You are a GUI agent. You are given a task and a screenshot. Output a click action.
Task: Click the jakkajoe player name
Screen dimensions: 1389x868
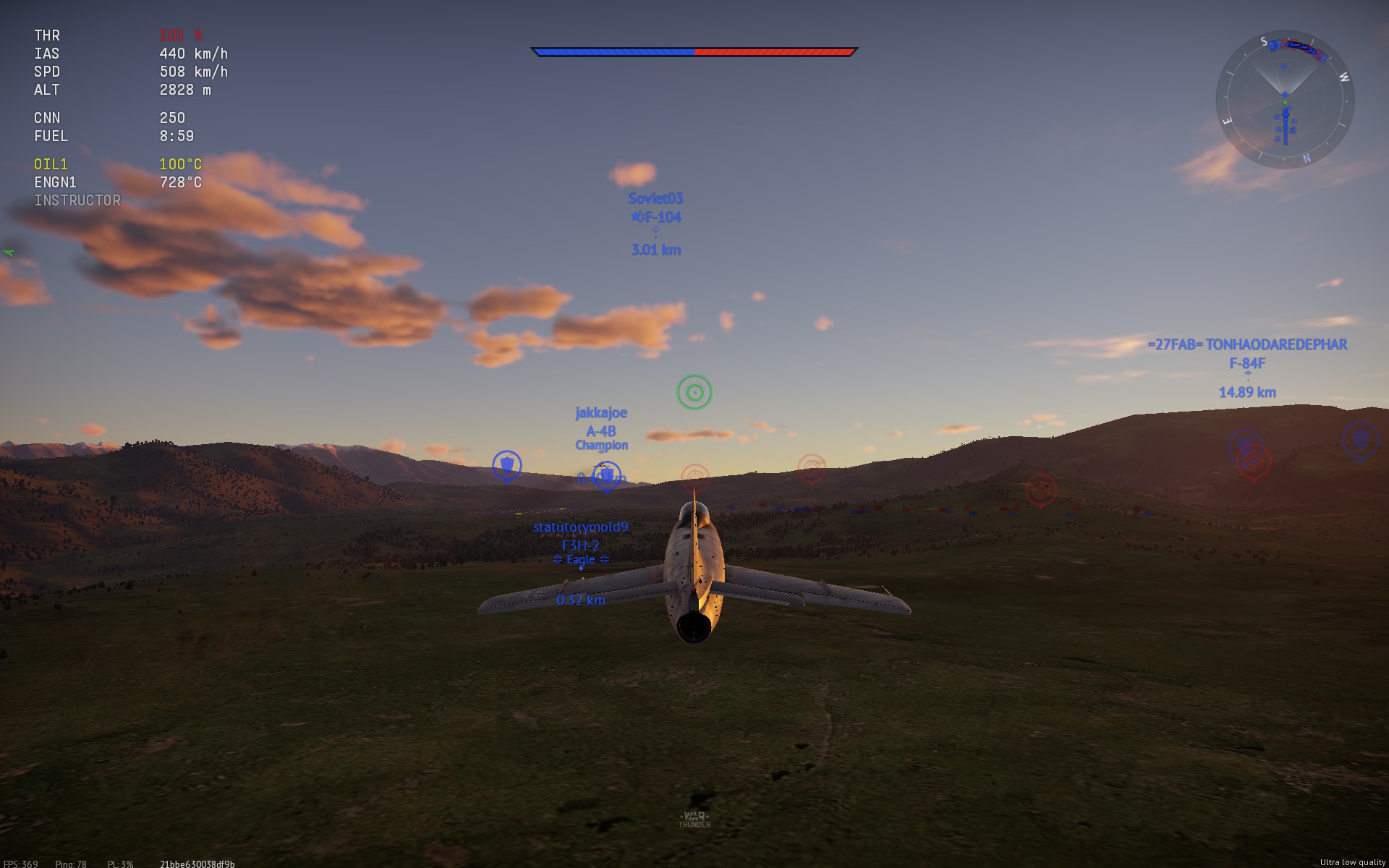(x=601, y=412)
